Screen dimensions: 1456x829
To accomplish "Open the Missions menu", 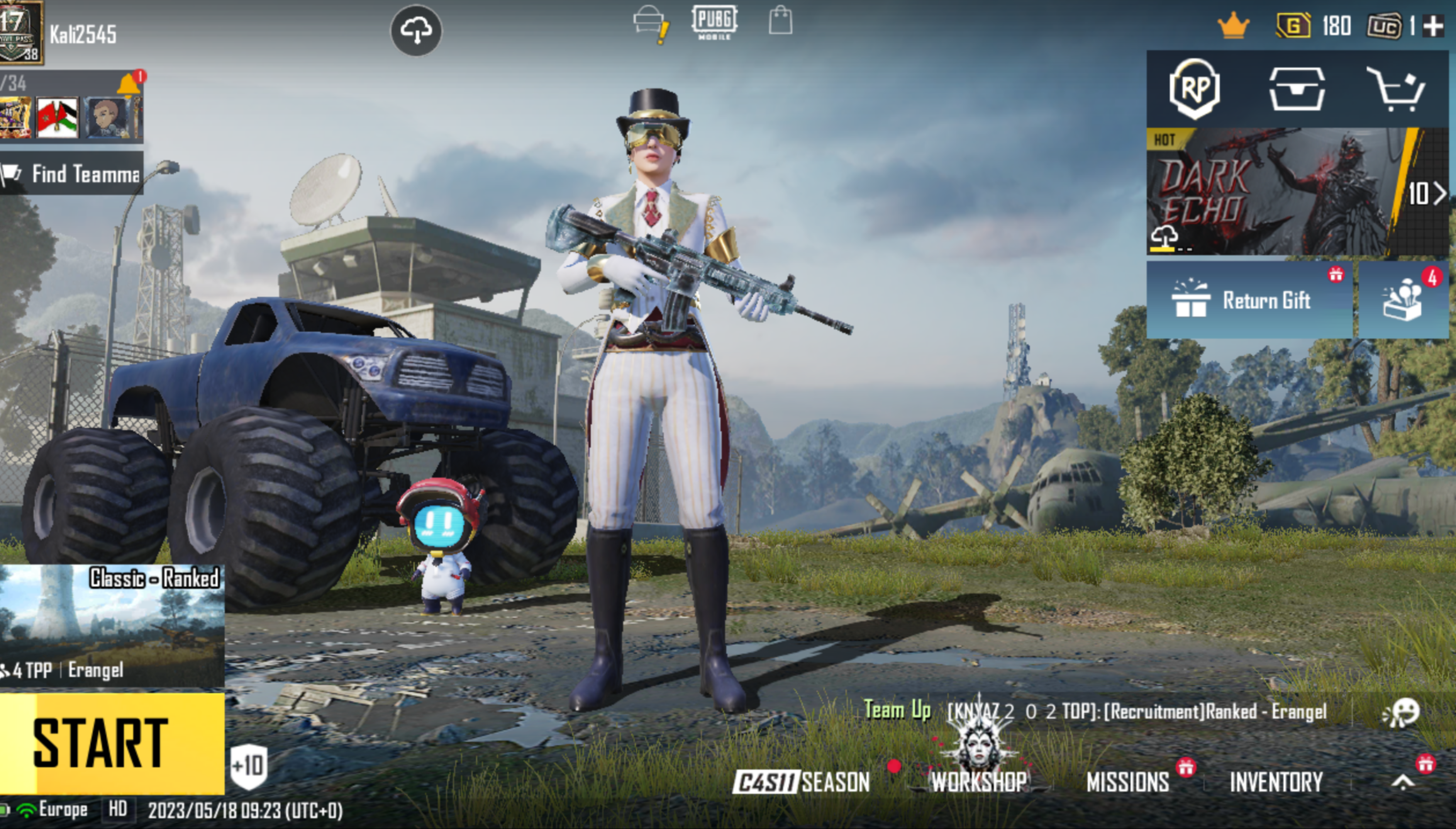I will (1127, 782).
